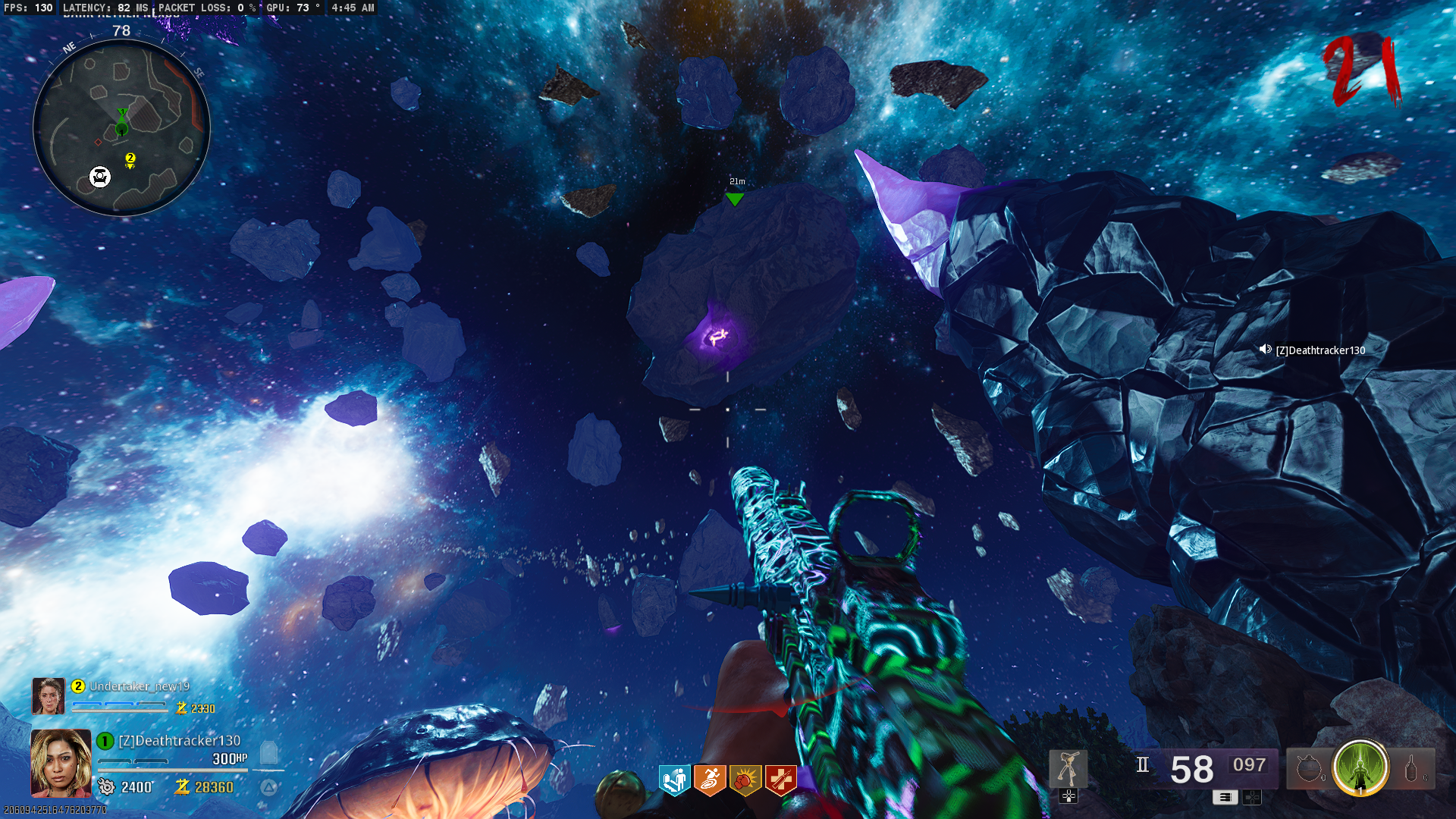Activate the green Aether Shroud field upgrade
1456x819 pixels.
coord(1360,767)
